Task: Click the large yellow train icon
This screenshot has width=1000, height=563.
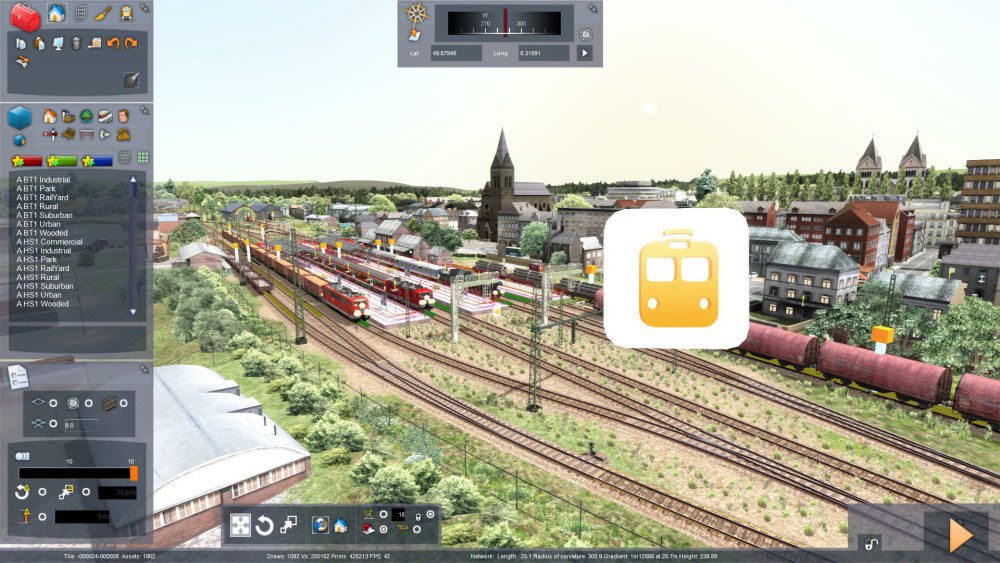Action: pos(676,277)
